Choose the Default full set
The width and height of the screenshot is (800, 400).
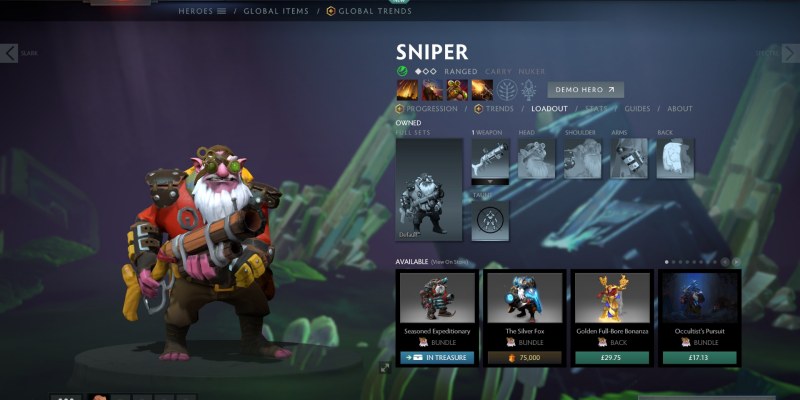(x=429, y=189)
